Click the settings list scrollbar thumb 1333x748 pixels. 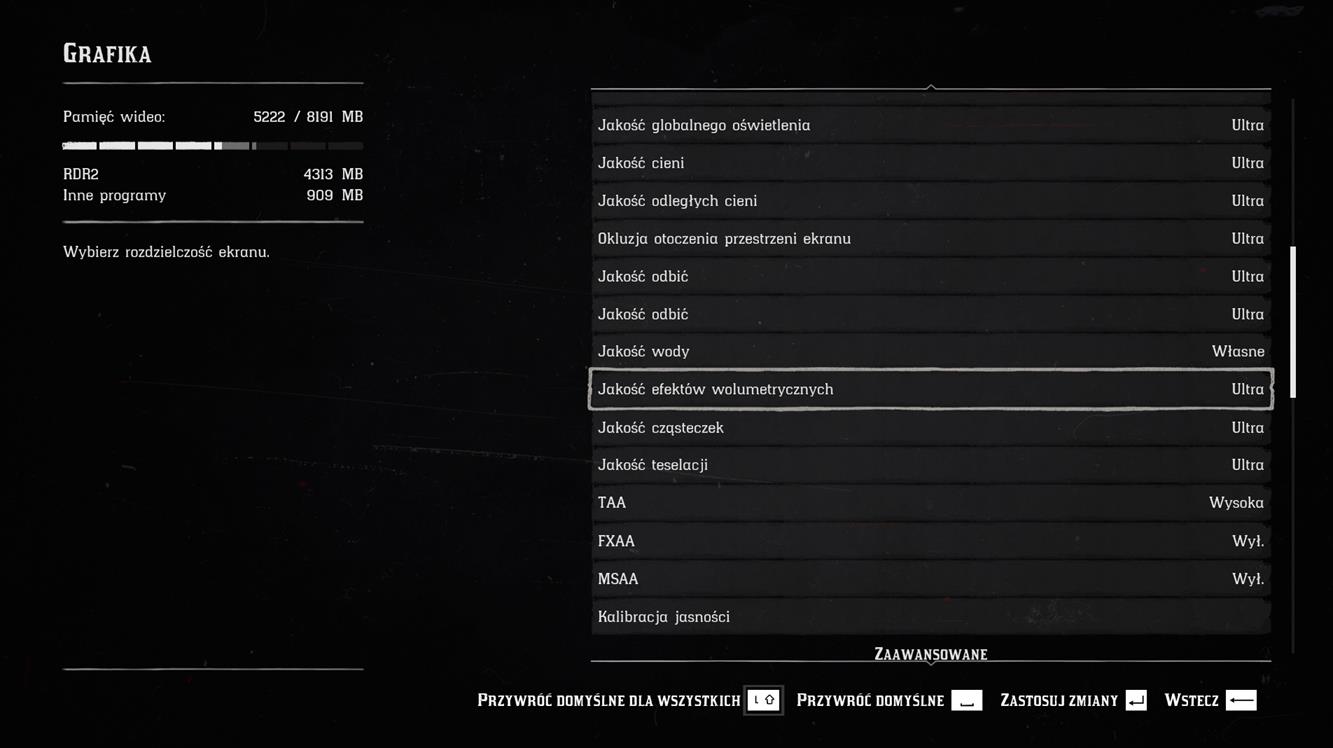click(x=1293, y=322)
